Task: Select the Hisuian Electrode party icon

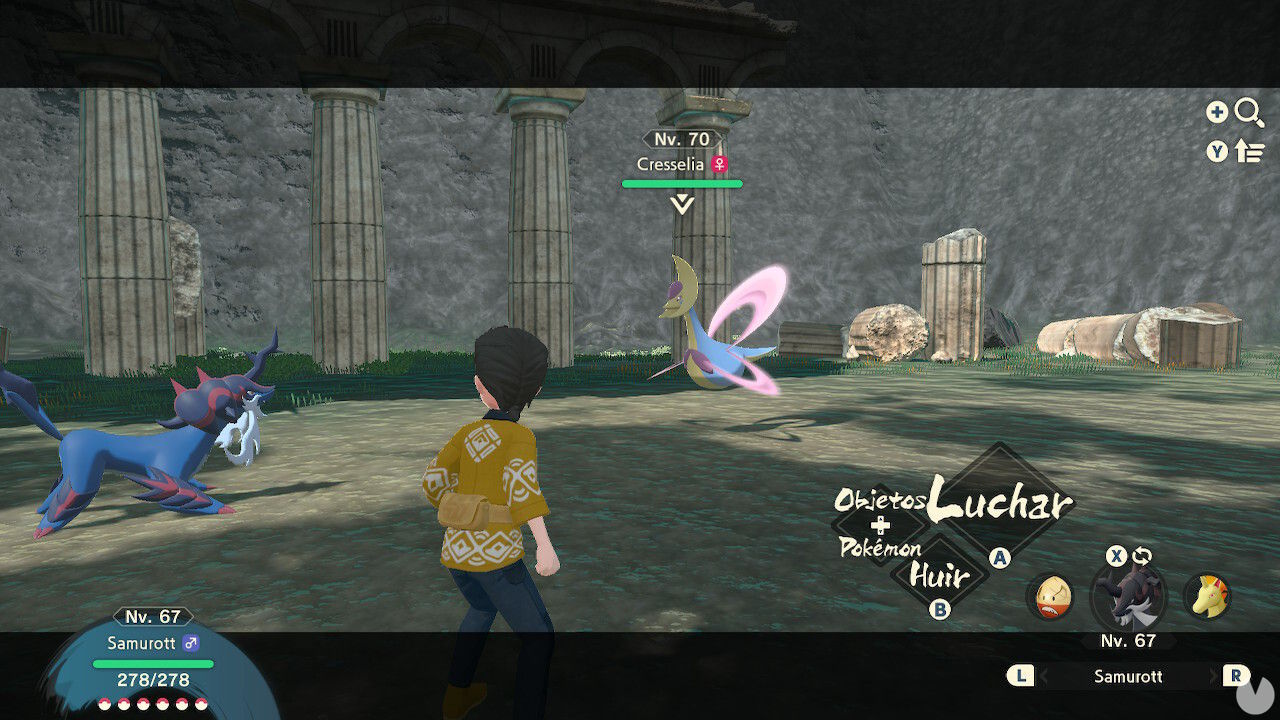Action: point(1050,597)
